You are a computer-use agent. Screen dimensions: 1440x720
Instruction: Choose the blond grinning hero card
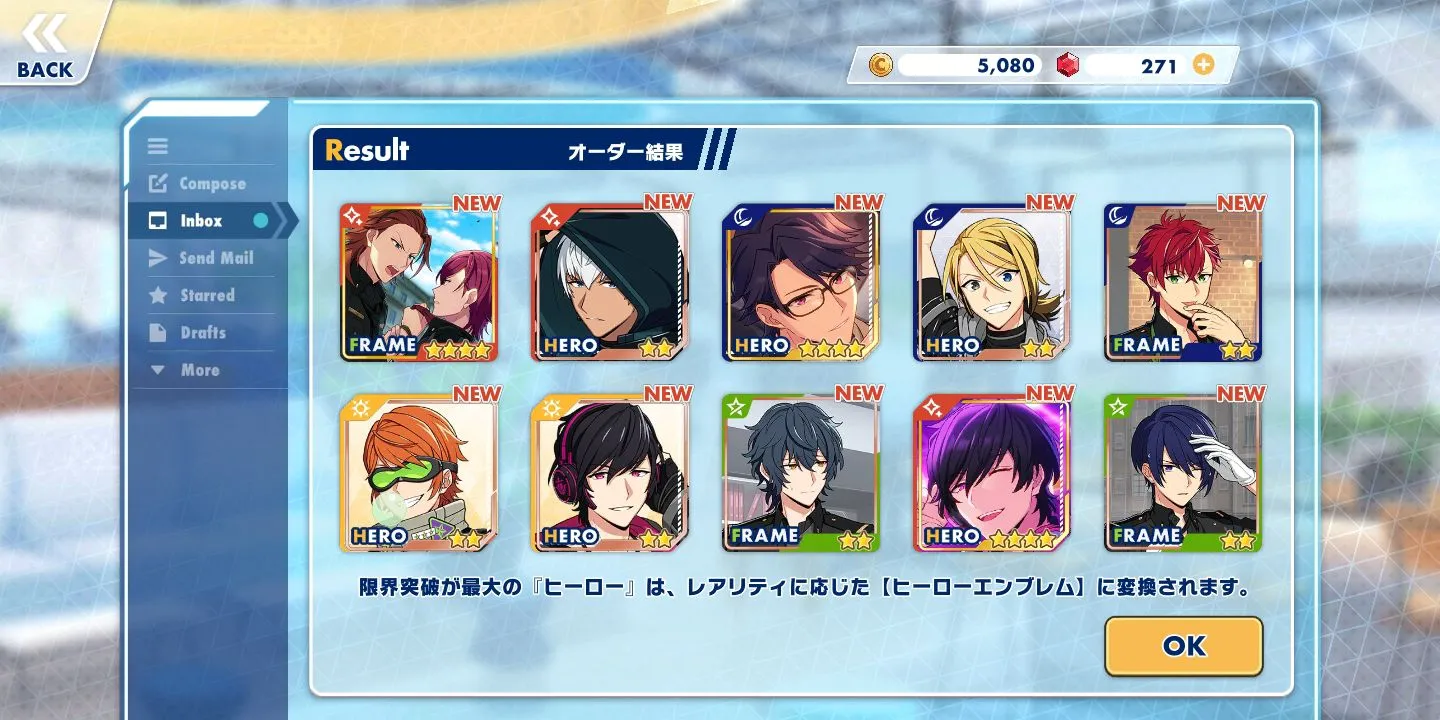992,282
